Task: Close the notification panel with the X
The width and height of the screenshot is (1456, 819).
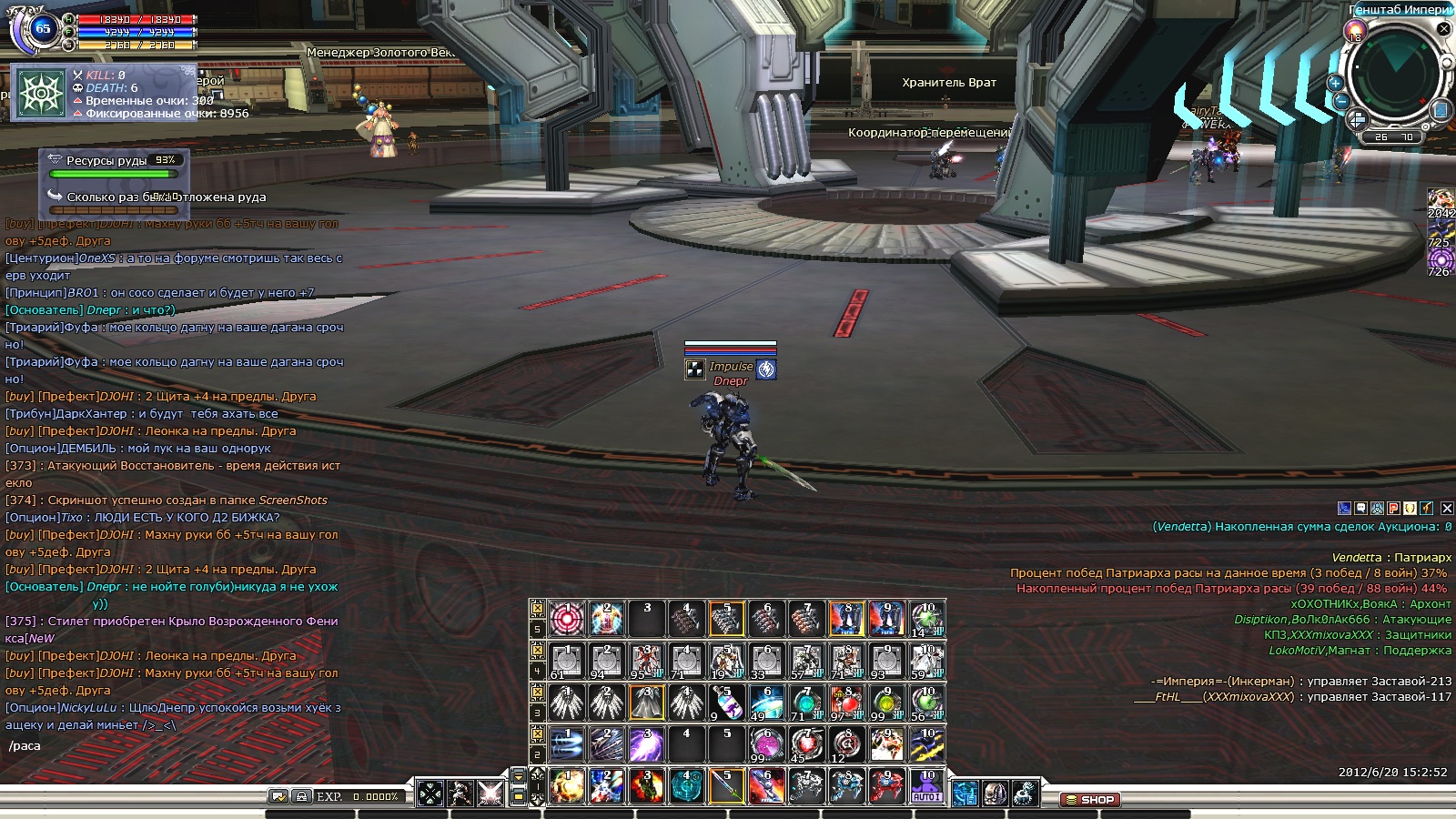Action: (x=1447, y=509)
